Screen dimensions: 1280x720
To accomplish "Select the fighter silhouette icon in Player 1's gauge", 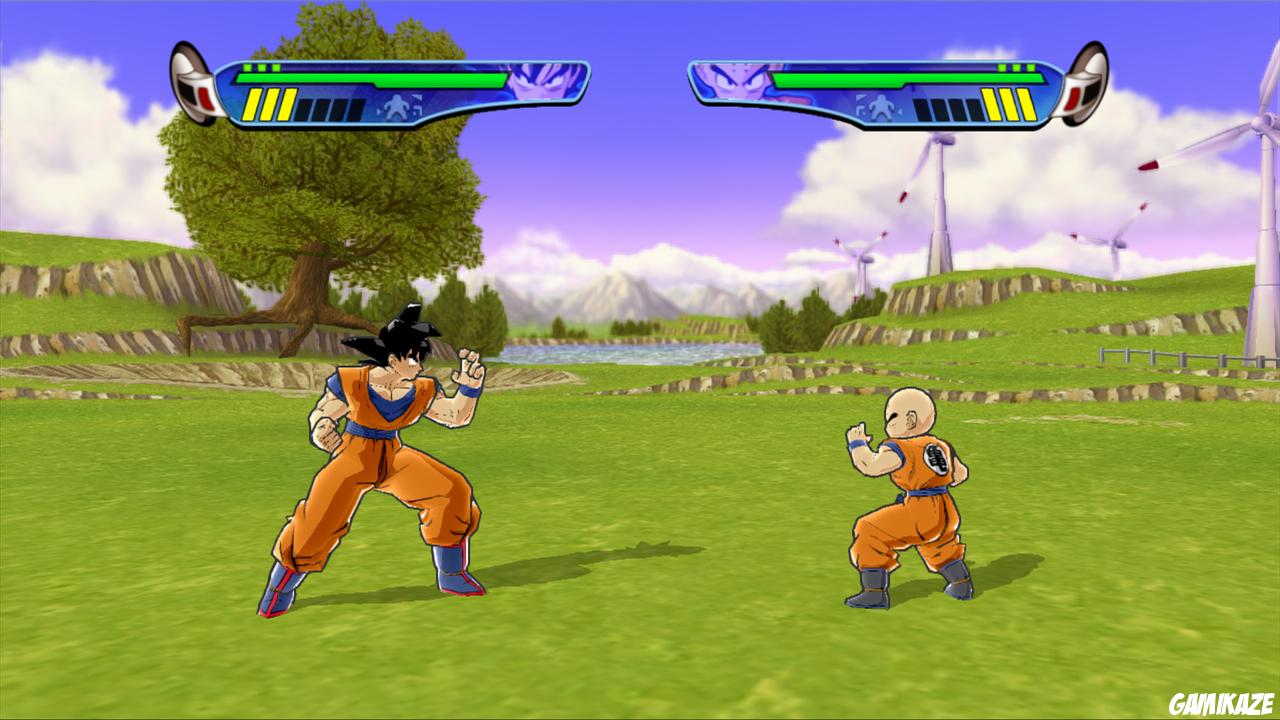I will (x=399, y=106).
